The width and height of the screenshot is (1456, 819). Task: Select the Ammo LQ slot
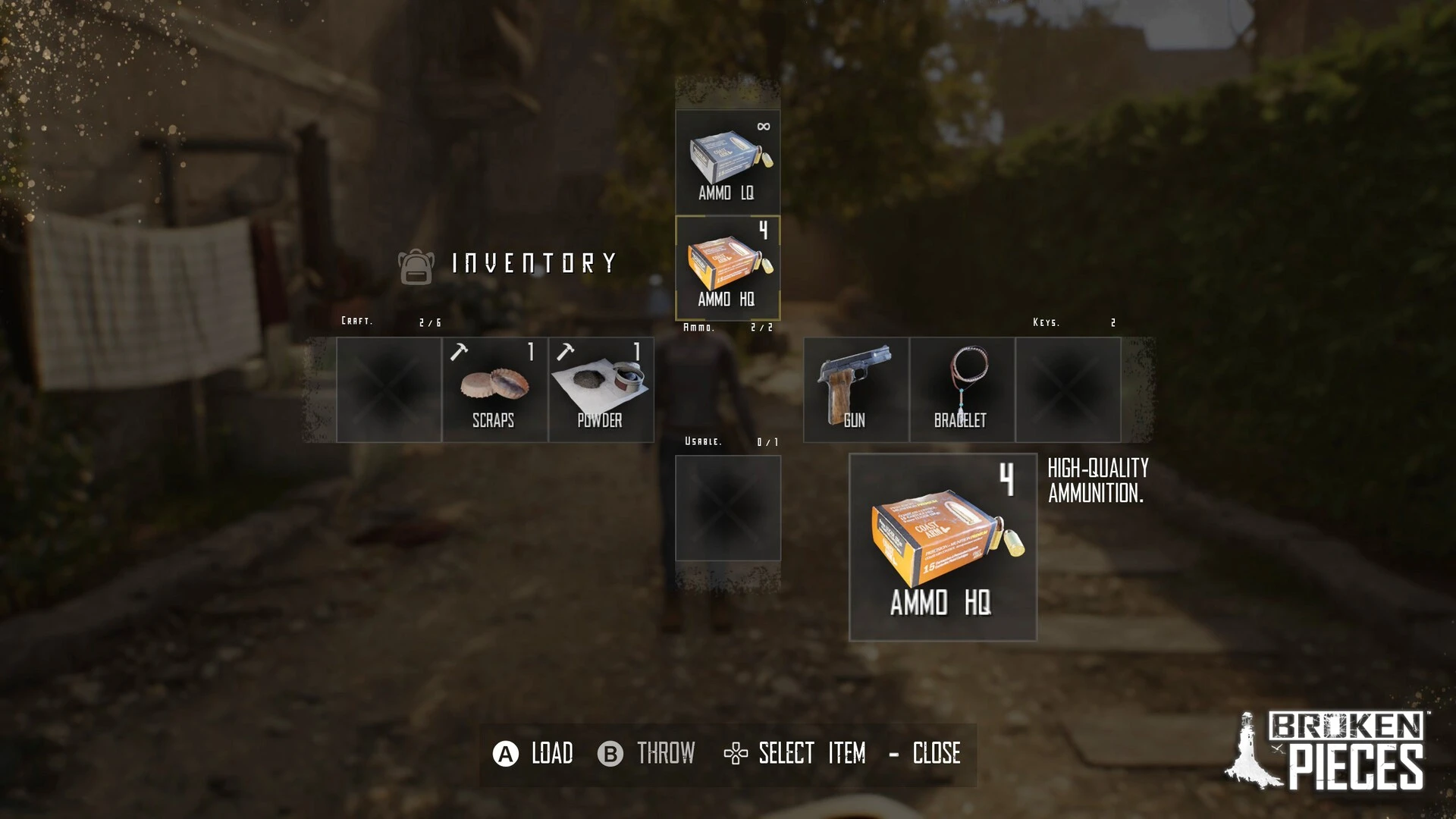727,162
